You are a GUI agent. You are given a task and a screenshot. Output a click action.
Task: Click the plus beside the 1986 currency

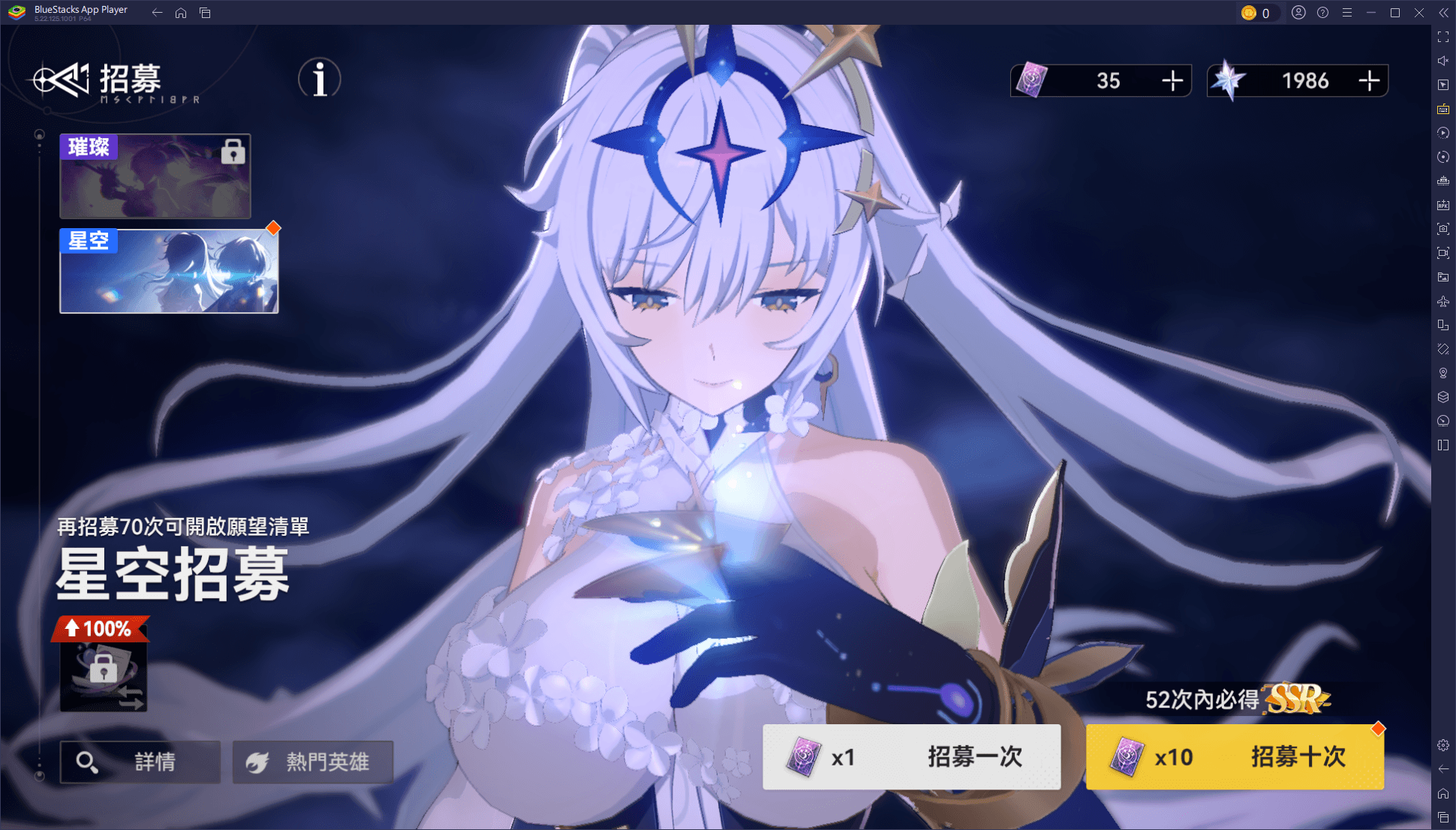[1371, 80]
